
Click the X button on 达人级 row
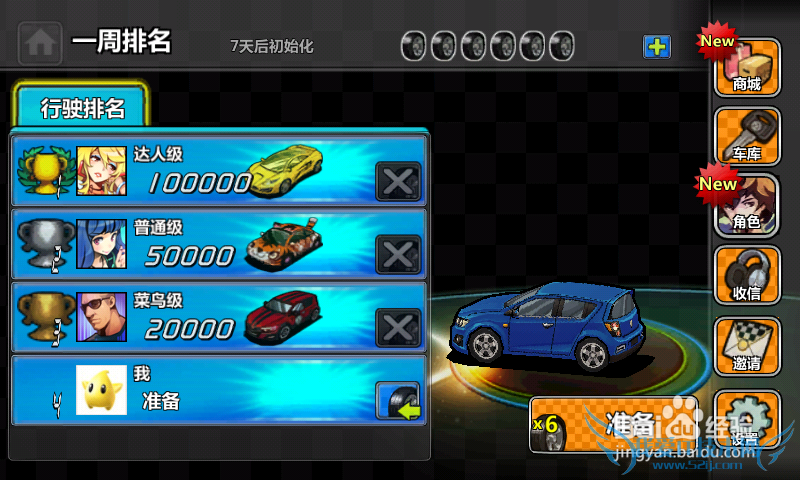pyautogui.click(x=398, y=182)
